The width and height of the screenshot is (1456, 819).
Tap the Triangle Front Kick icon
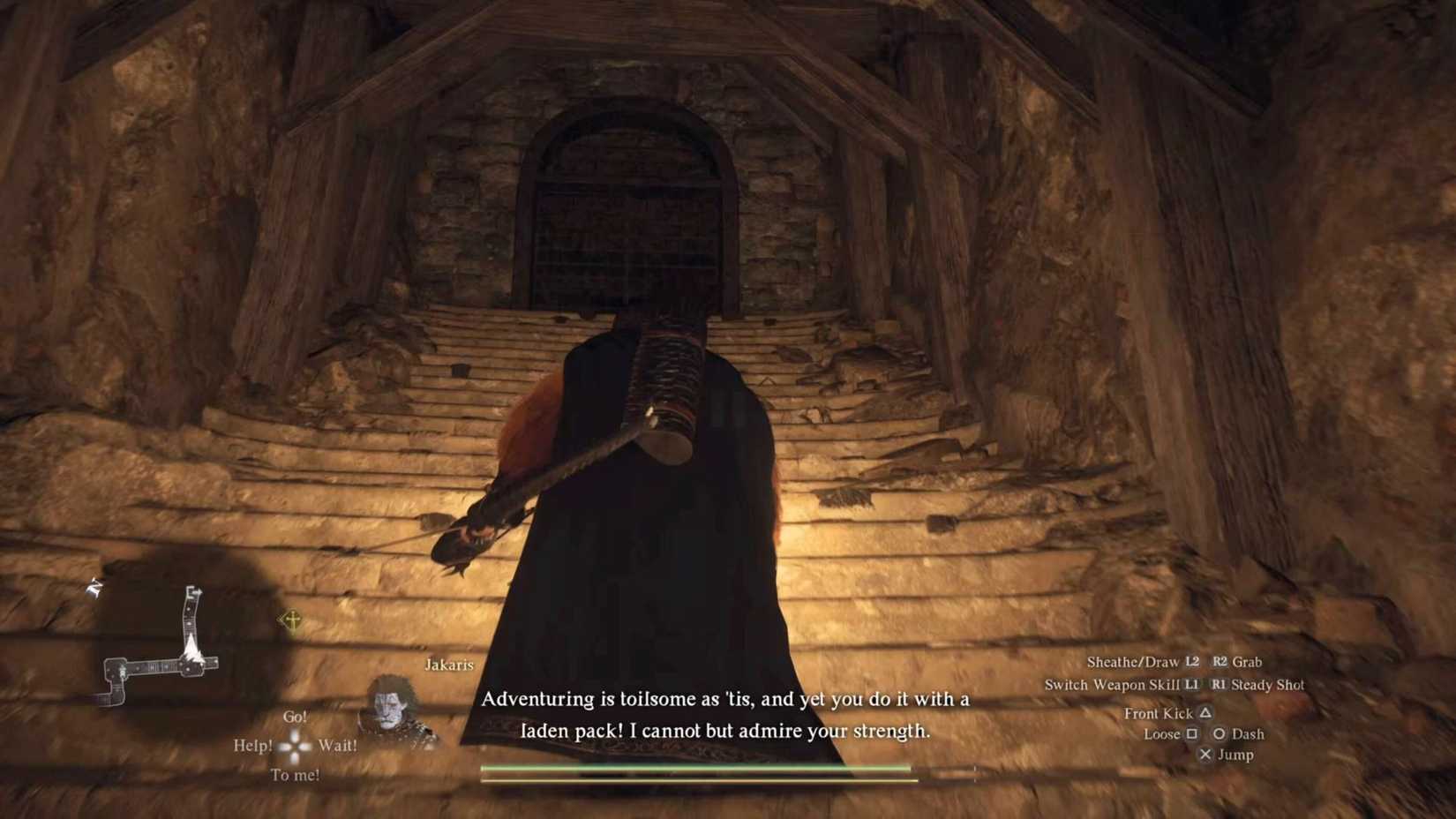click(1206, 713)
